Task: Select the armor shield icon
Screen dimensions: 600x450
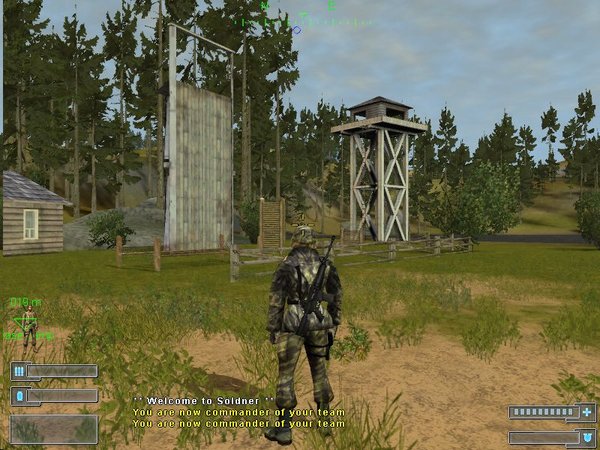Action: point(587,437)
